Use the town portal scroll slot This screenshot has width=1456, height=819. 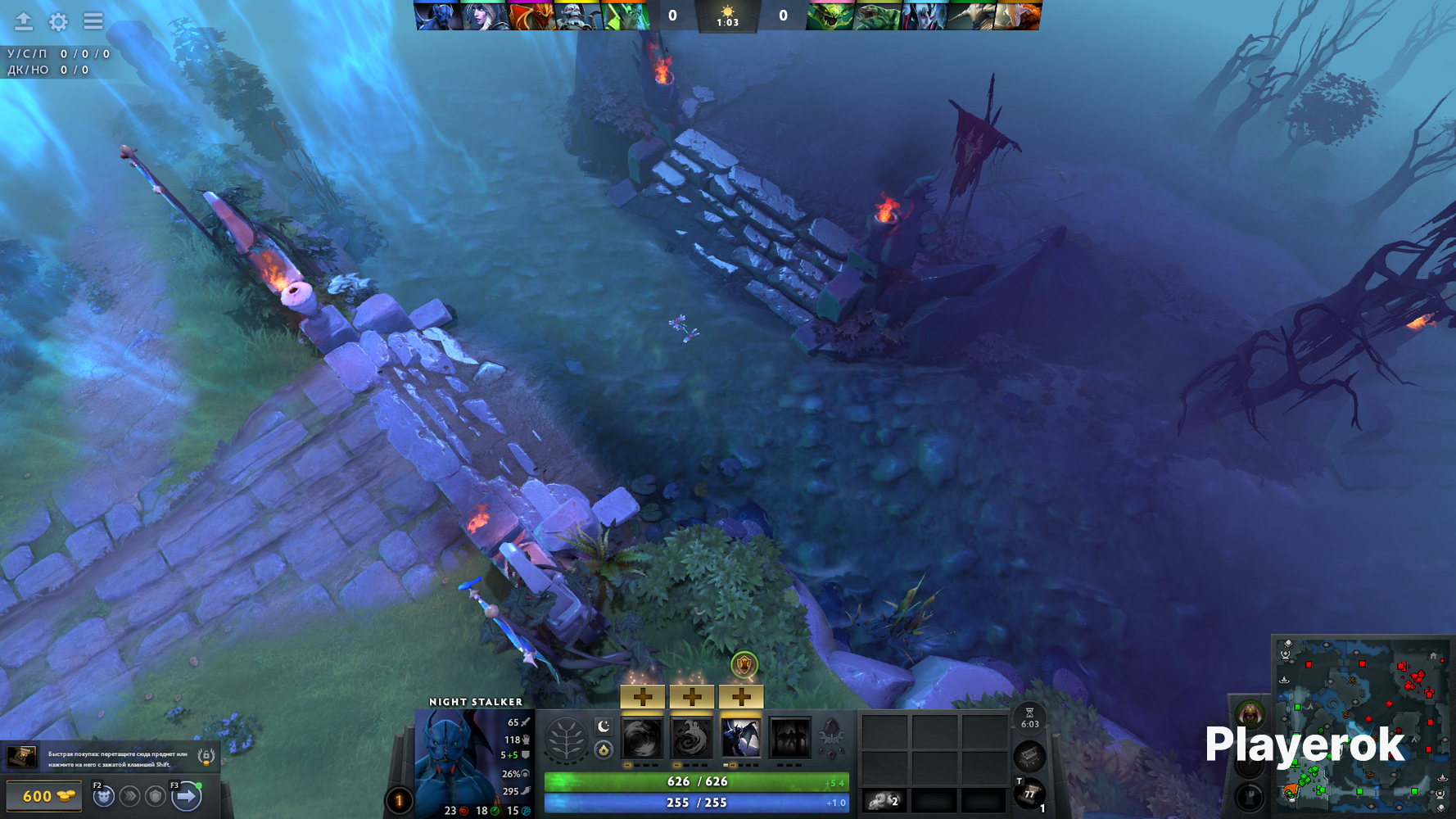point(1029,793)
